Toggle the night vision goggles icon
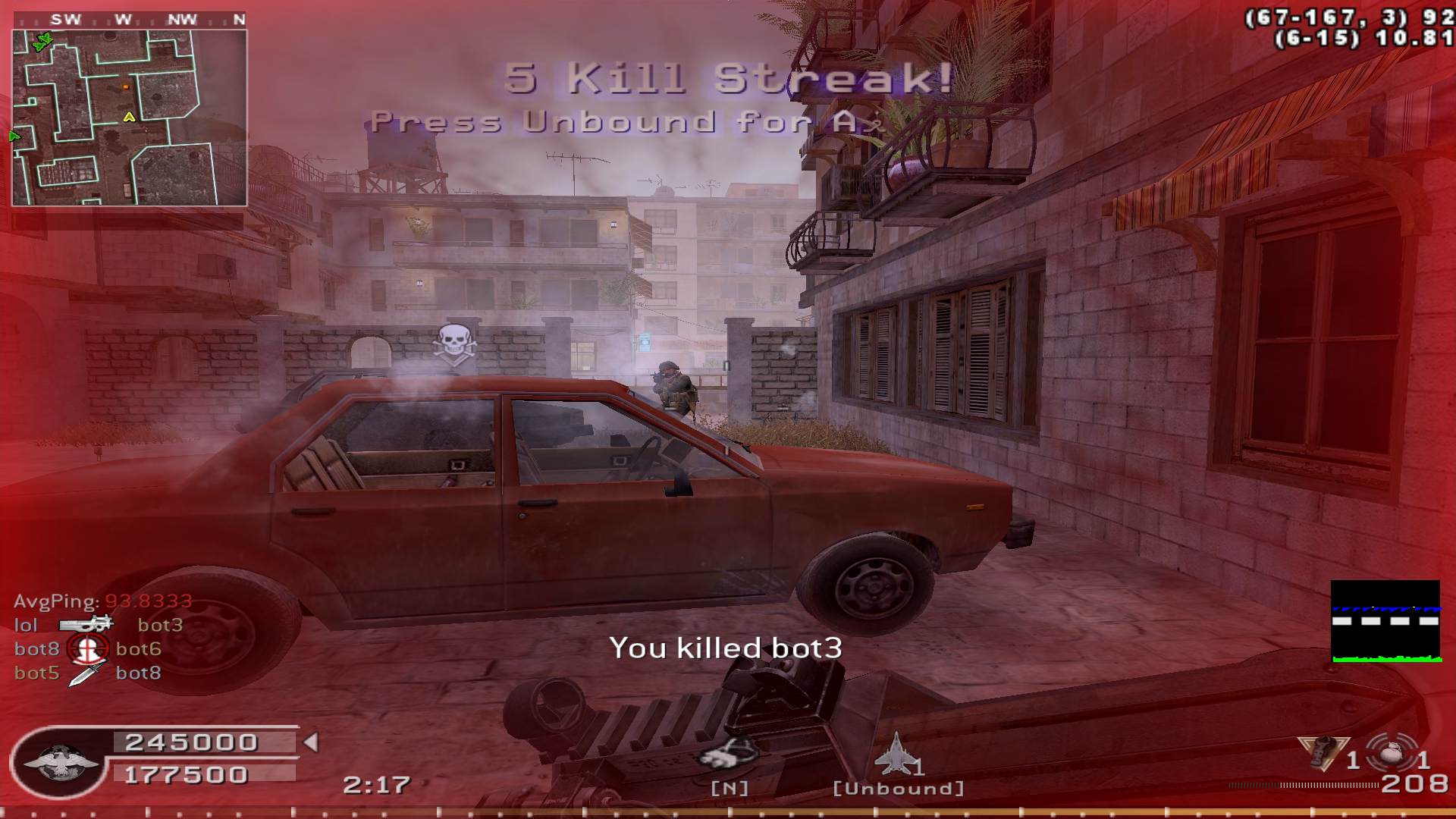Image resolution: width=1456 pixels, height=819 pixels. pyautogui.click(x=728, y=753)
